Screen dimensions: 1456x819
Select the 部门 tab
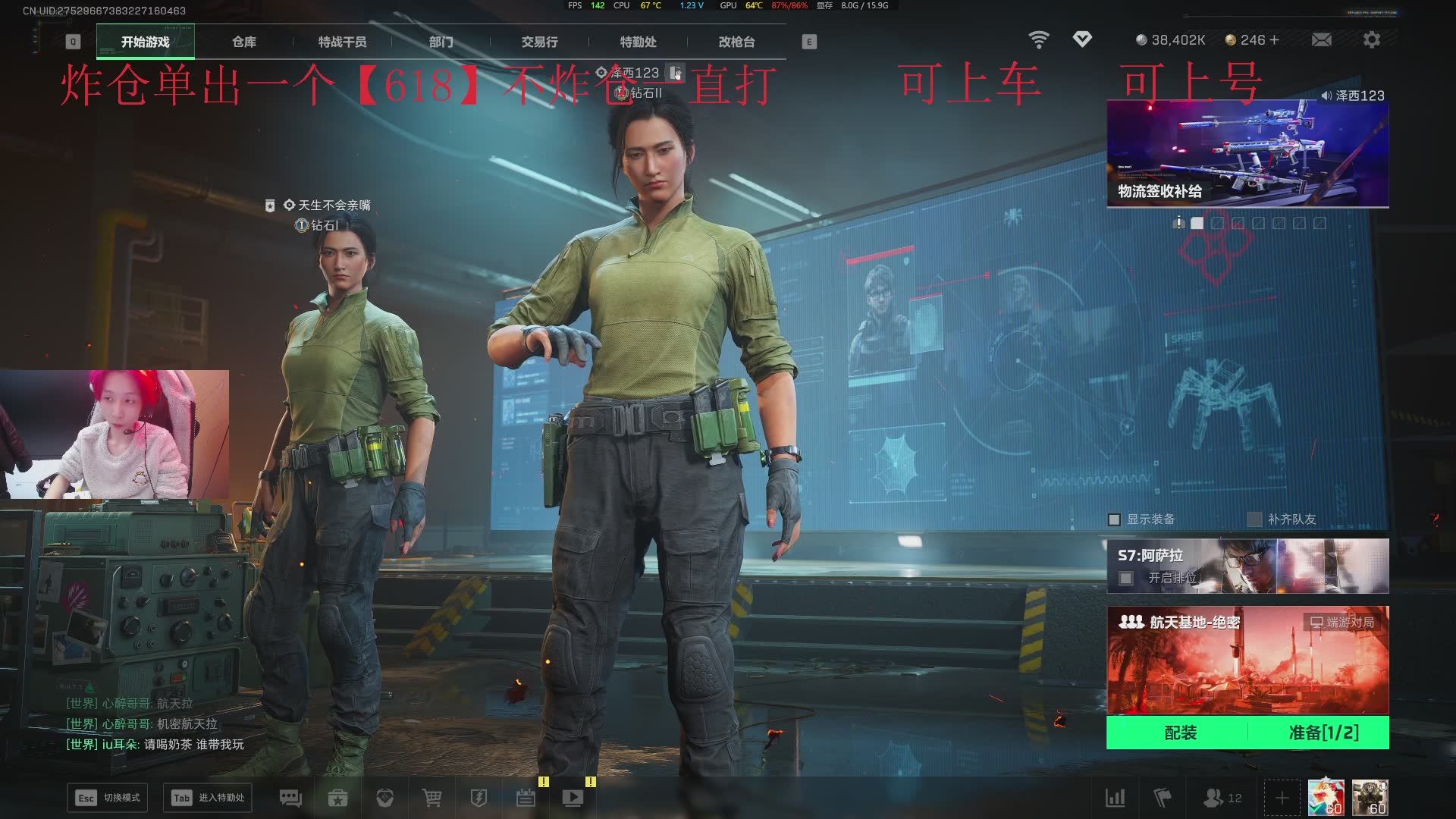[x=441, y=42]
